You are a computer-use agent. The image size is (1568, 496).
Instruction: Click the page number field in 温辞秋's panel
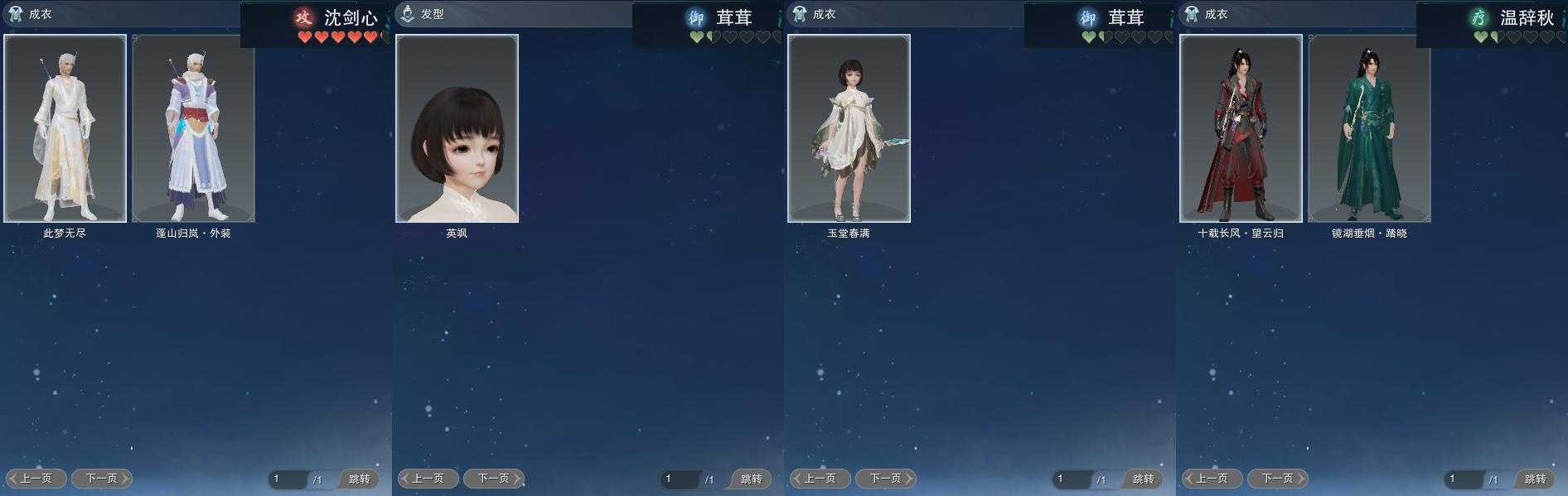pos(1463,479)
